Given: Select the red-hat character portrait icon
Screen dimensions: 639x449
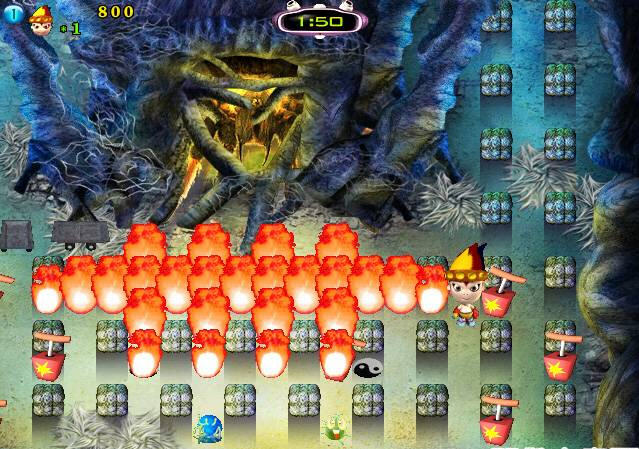Looking at the screenshot, I should [41, 18].
